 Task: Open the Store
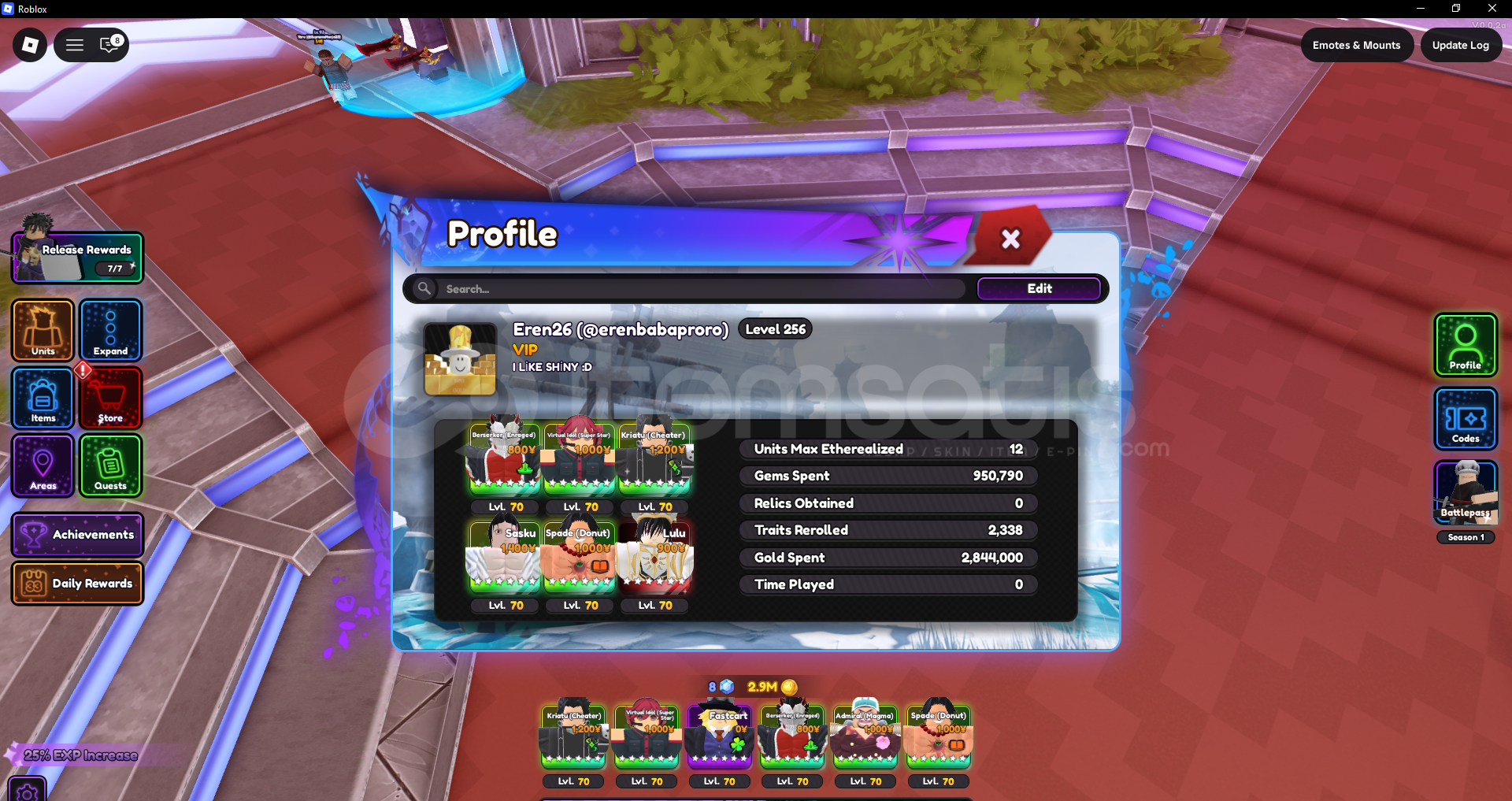click(110, 399)
